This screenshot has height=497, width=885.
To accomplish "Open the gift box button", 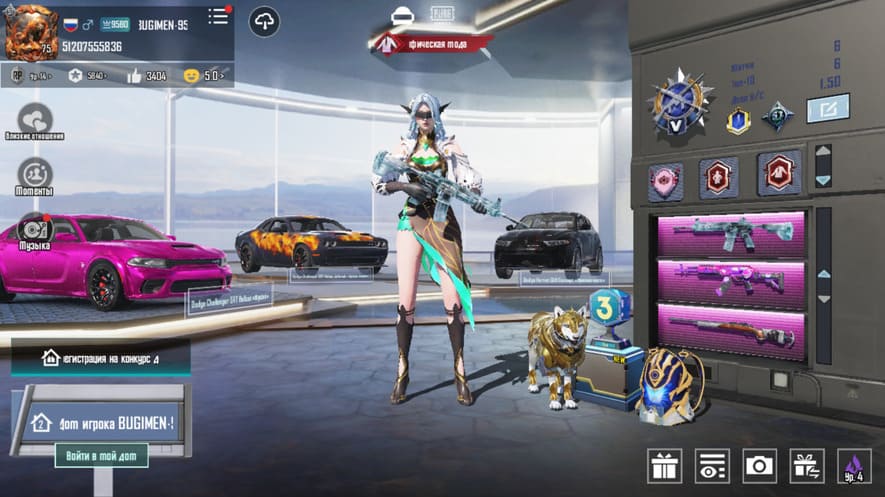I will tap(664, 465).
